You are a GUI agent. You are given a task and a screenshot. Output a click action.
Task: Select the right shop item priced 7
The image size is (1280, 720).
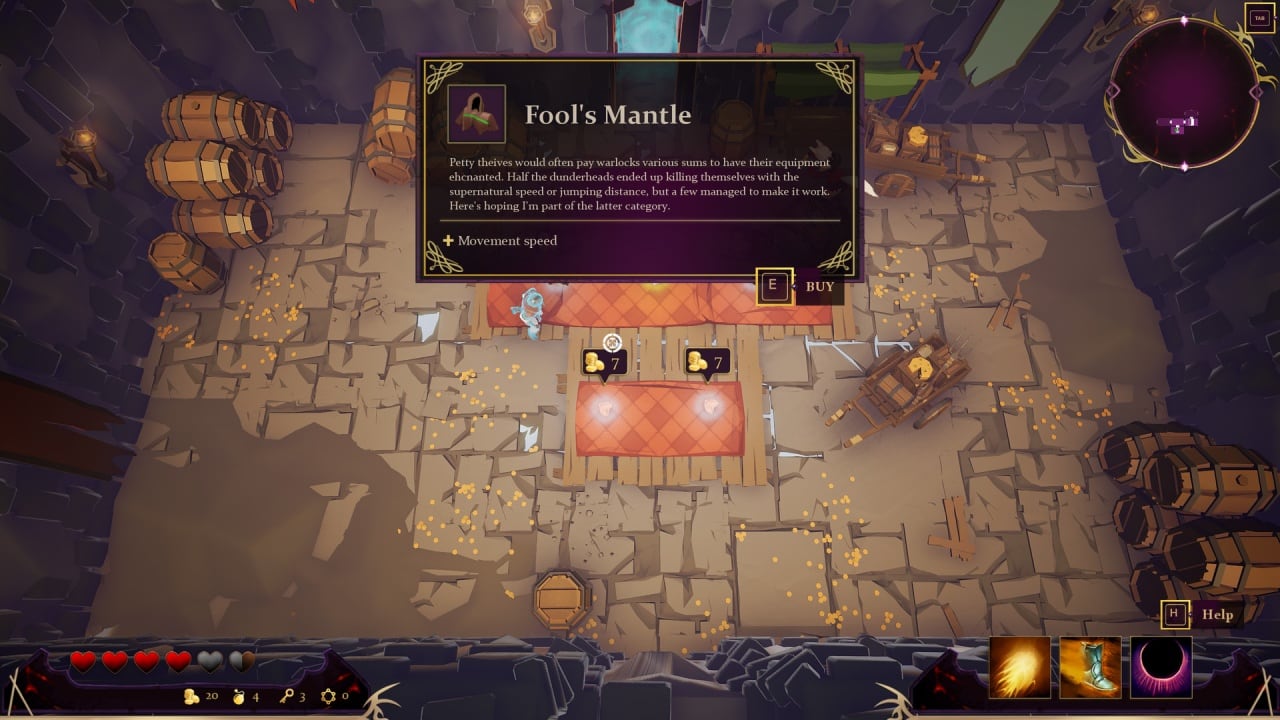coord(708,405)
